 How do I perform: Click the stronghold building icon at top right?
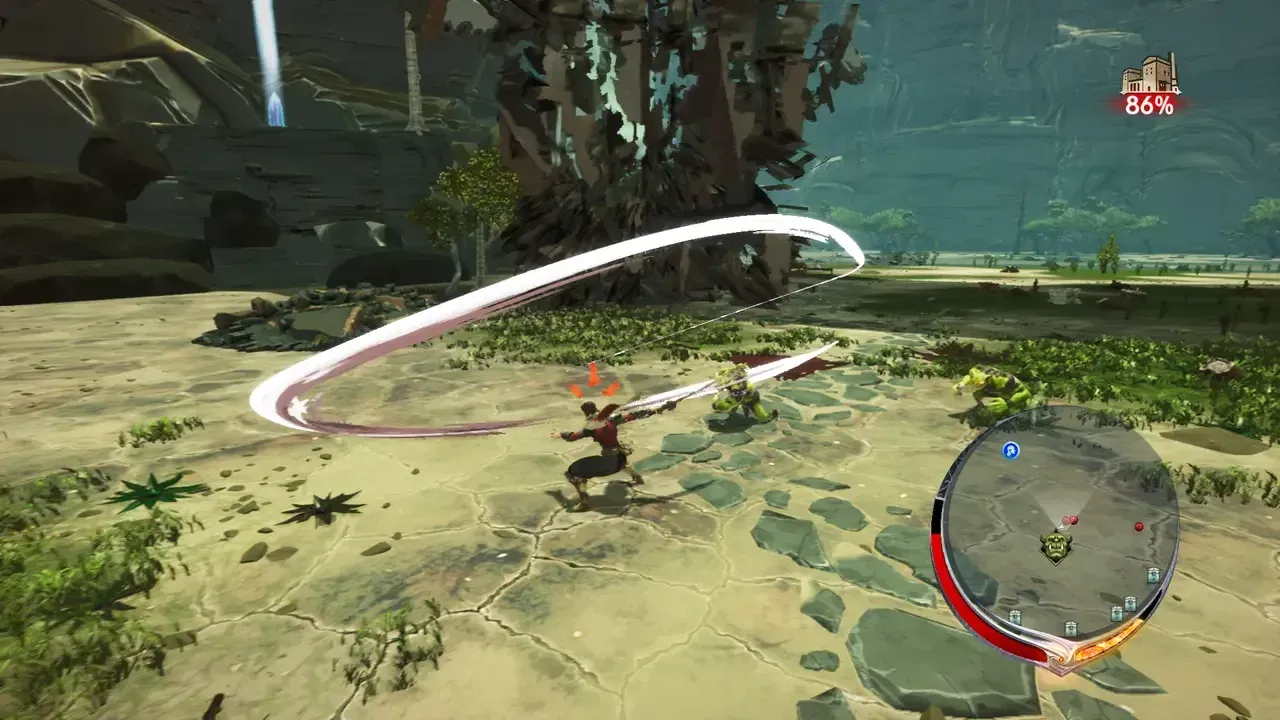pos(1146,72)
